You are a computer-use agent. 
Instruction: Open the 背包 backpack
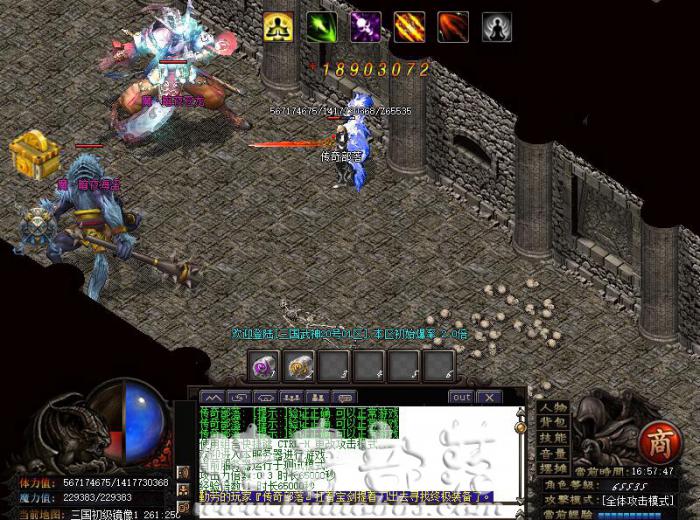coord(553,422)
